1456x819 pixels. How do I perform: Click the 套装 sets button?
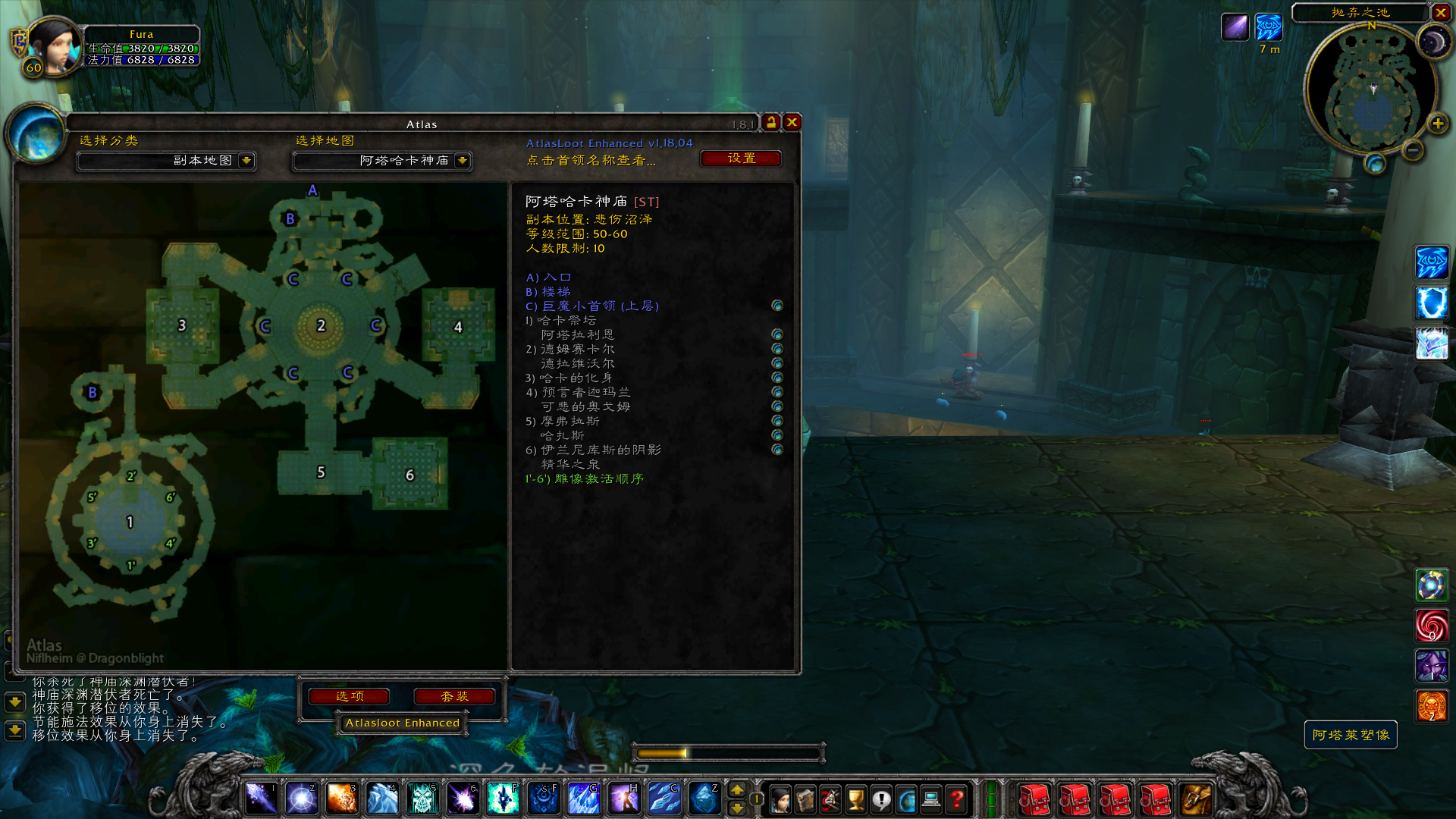coord(454,696)
